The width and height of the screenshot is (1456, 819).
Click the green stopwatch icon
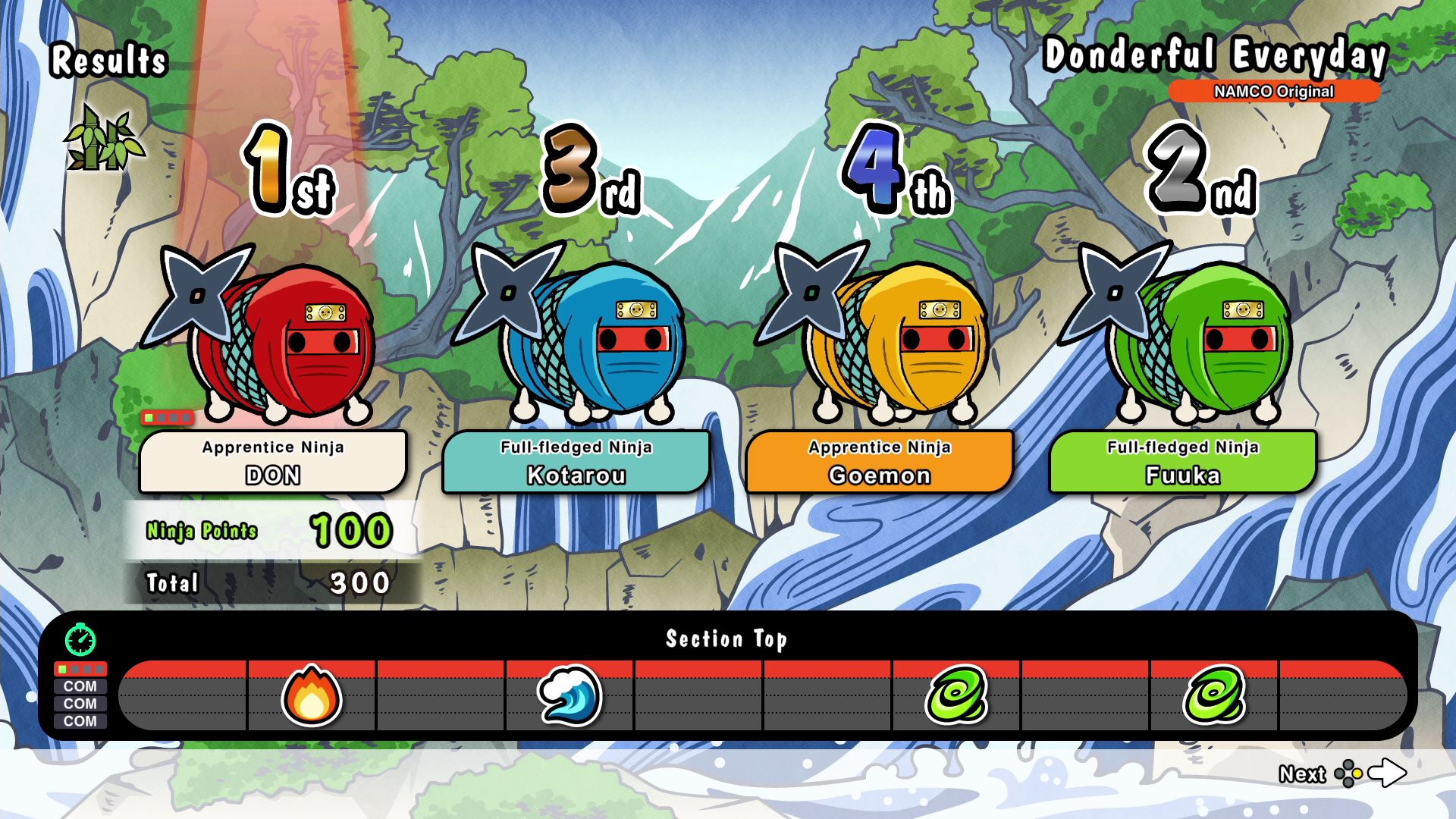80,640
